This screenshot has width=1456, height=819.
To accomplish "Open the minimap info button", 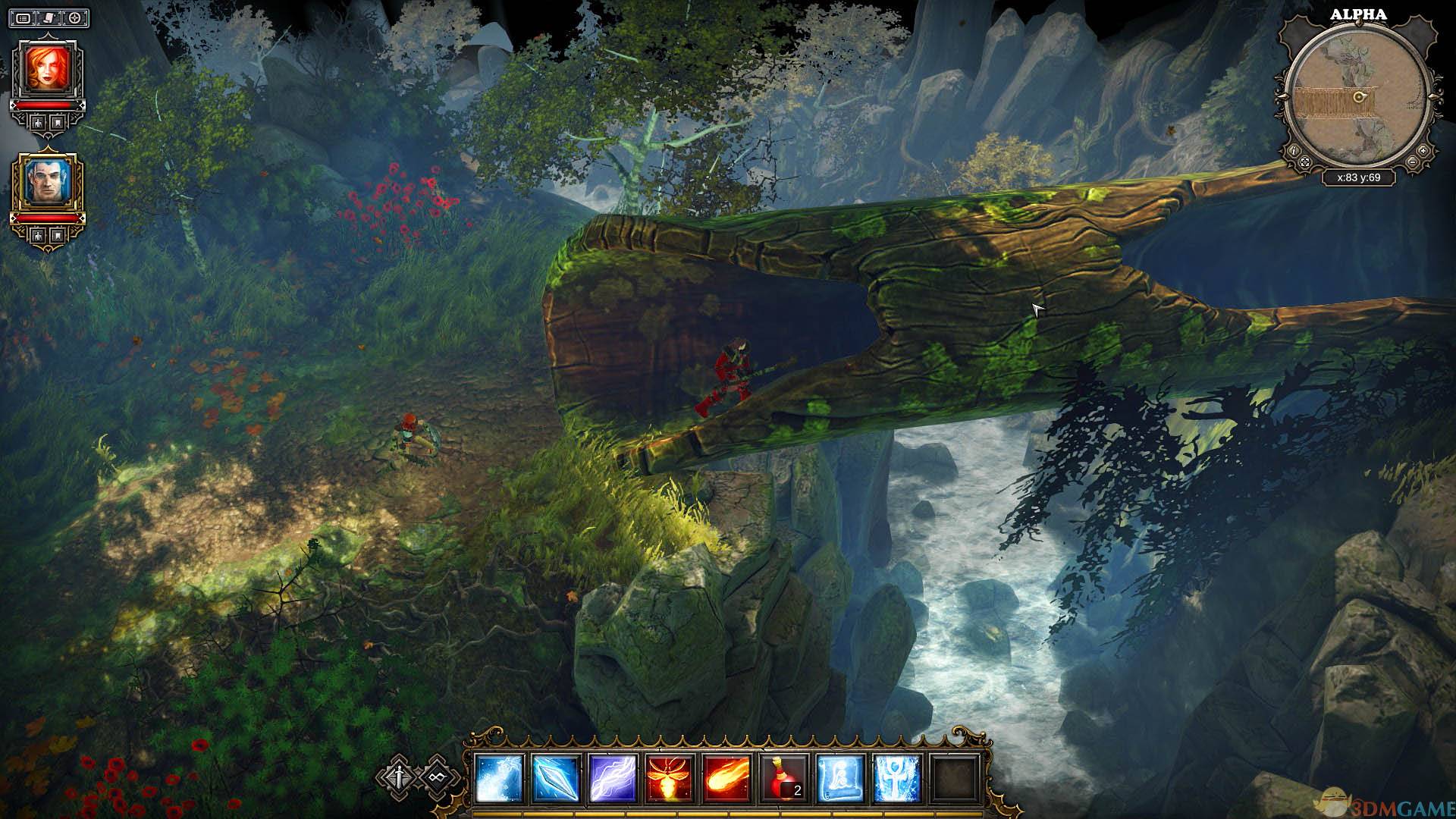I will coord(1294,150).
